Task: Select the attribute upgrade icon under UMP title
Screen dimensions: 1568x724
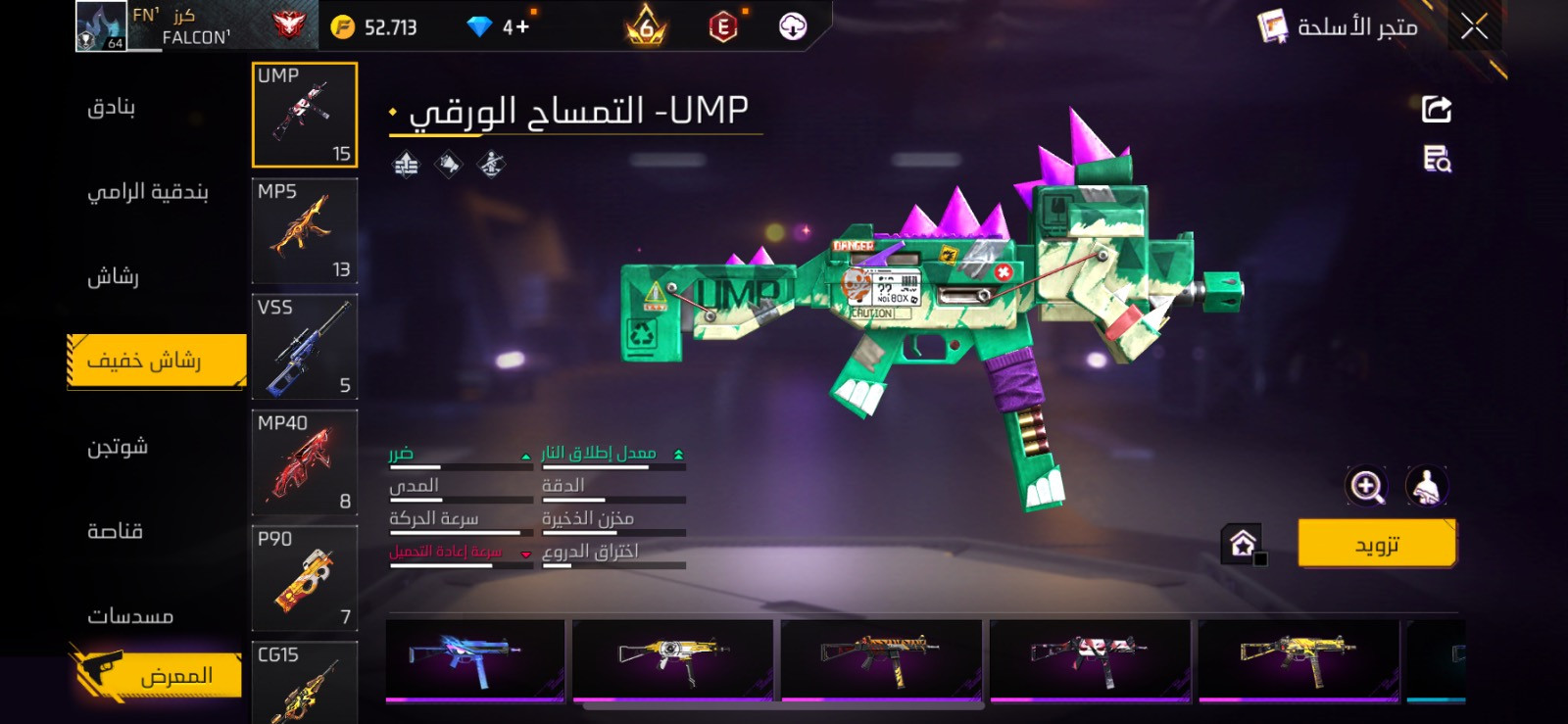Action: tap(405, 164)
